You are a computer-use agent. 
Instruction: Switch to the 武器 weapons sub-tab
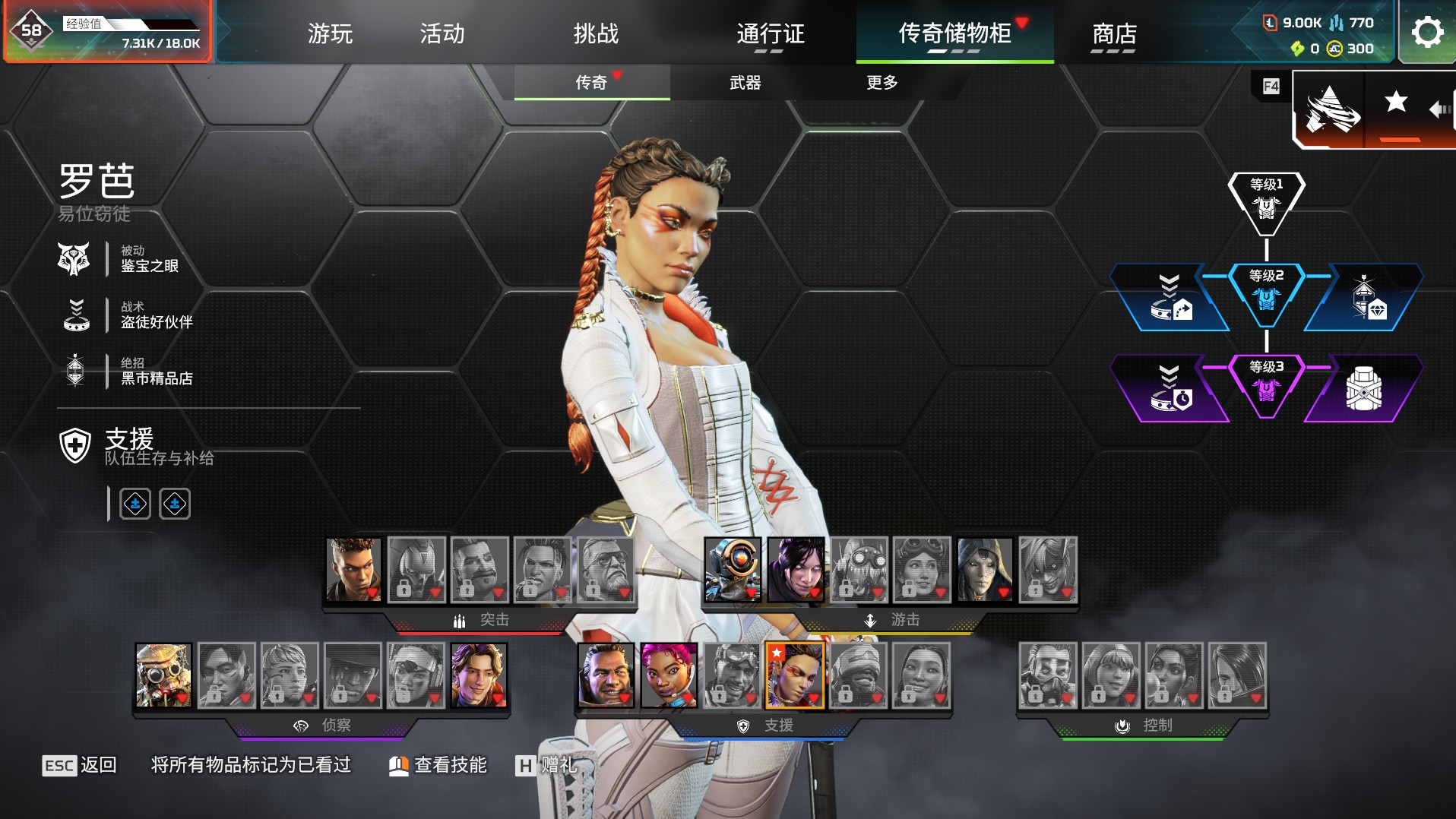(745, 82)
